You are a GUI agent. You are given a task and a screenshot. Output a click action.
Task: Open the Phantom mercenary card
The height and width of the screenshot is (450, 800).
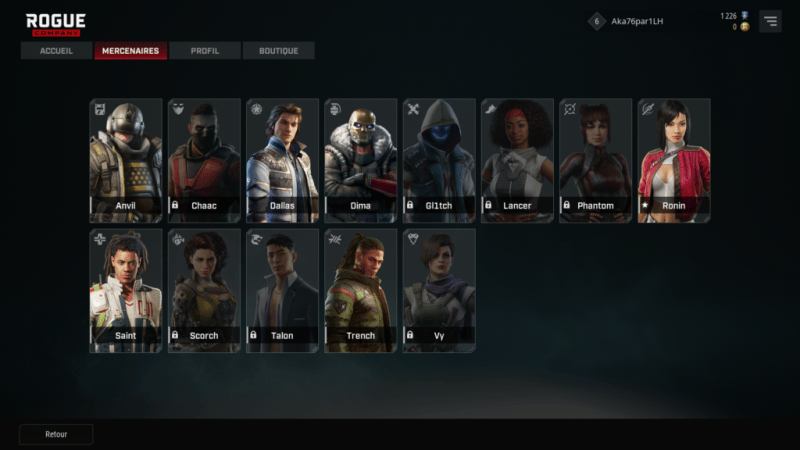pyautogui.click(x=596, y=160)
